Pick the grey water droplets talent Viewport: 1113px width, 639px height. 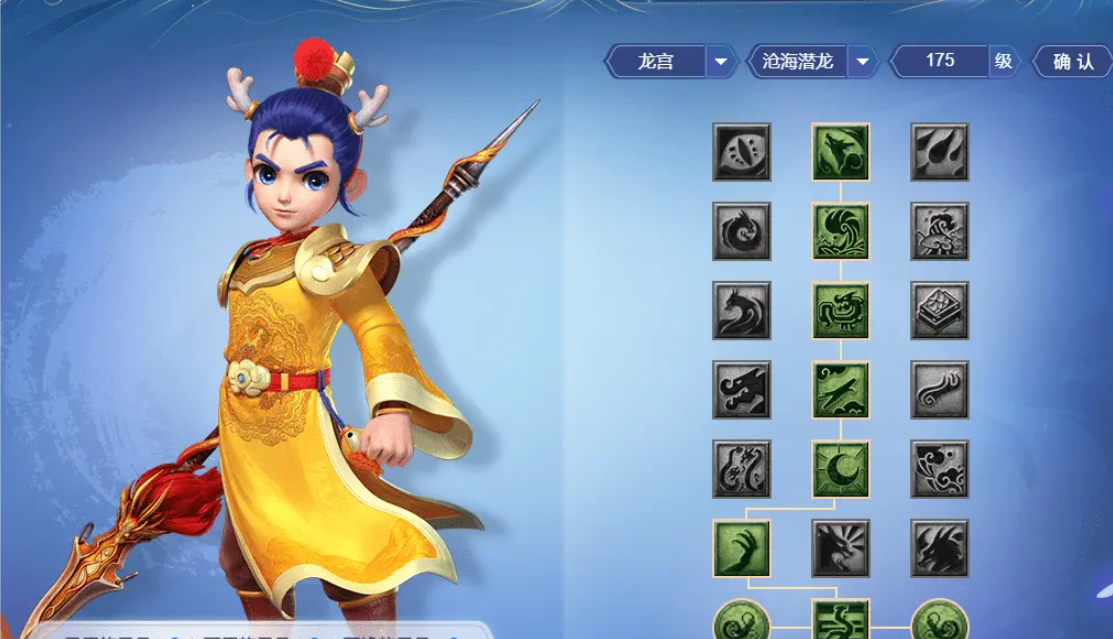click(939, 152)
